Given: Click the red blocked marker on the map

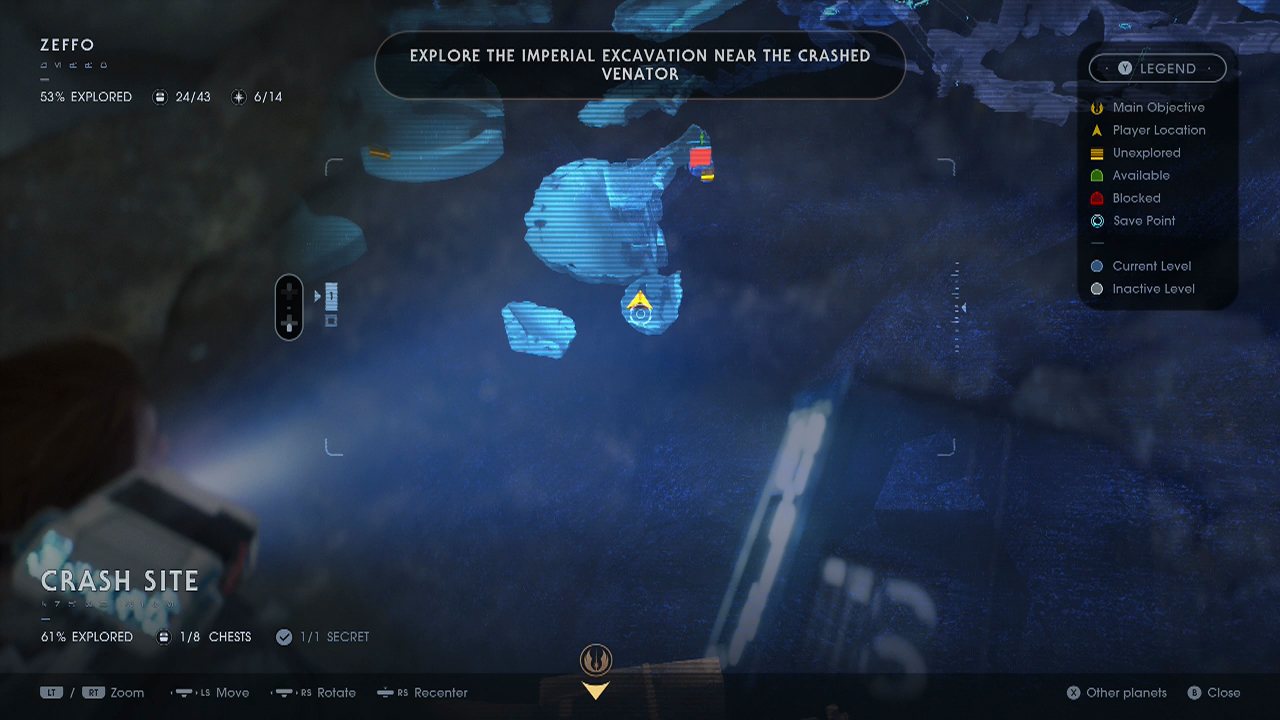Looking at the screenshot, I should click(x=700, y=155).
